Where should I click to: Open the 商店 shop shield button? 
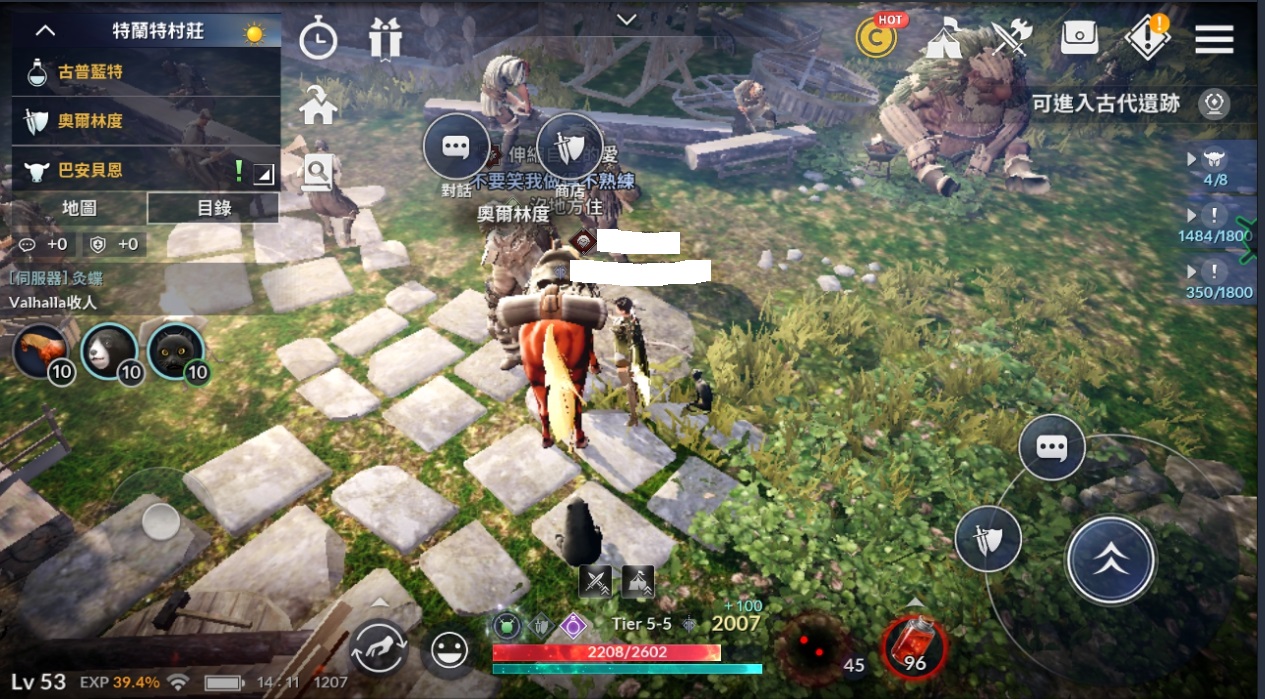click(x=570, y=148)
